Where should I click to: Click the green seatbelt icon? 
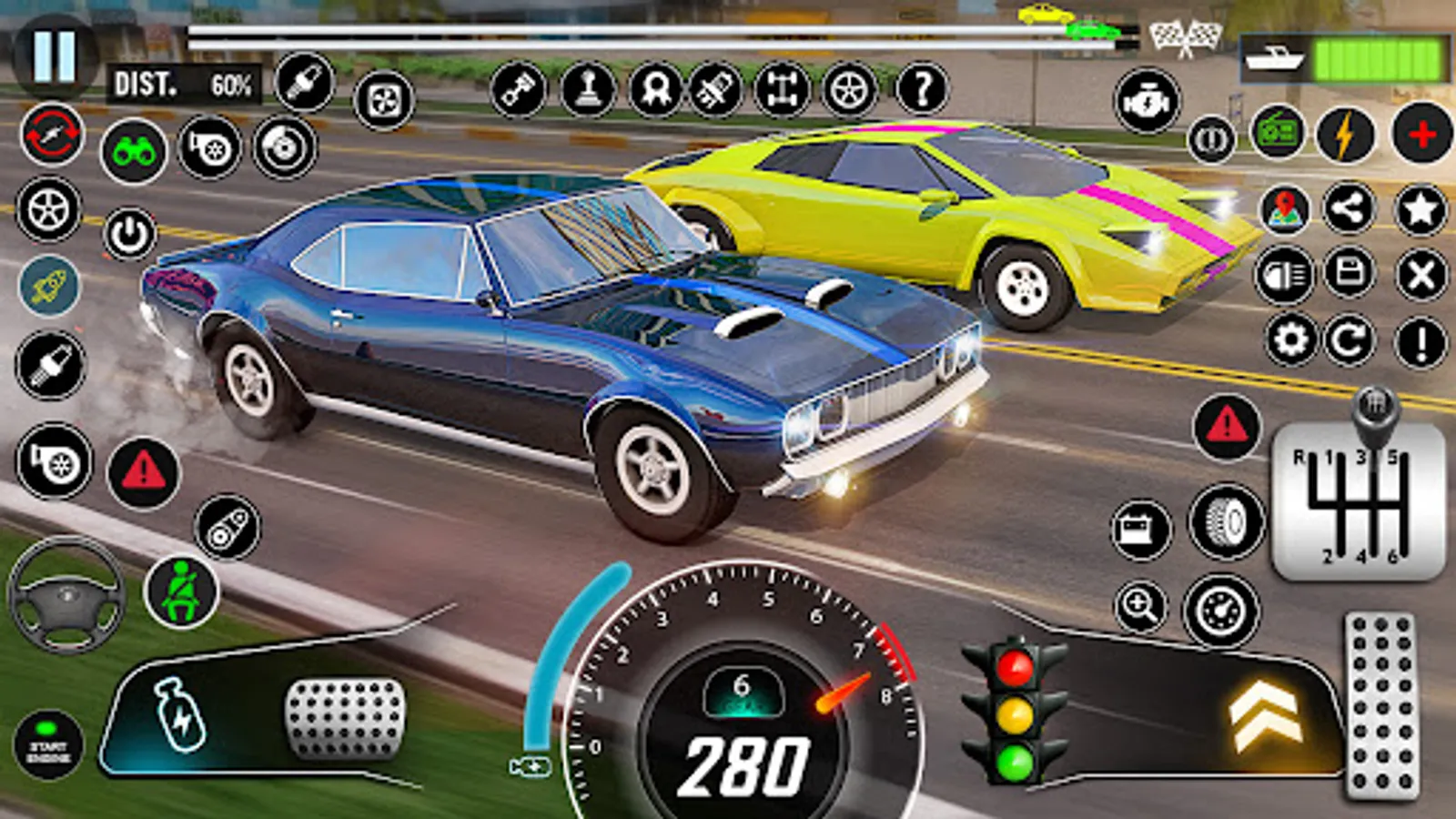(181, 591)
